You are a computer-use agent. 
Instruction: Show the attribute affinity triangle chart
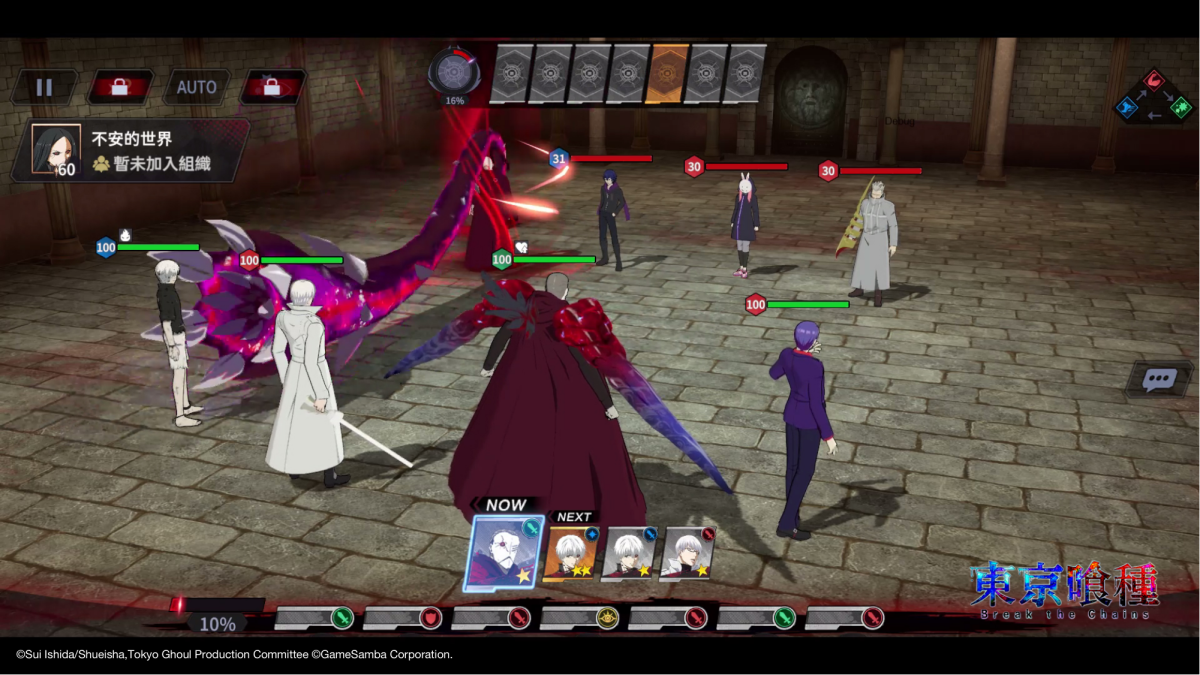[x=1154, y=95]
